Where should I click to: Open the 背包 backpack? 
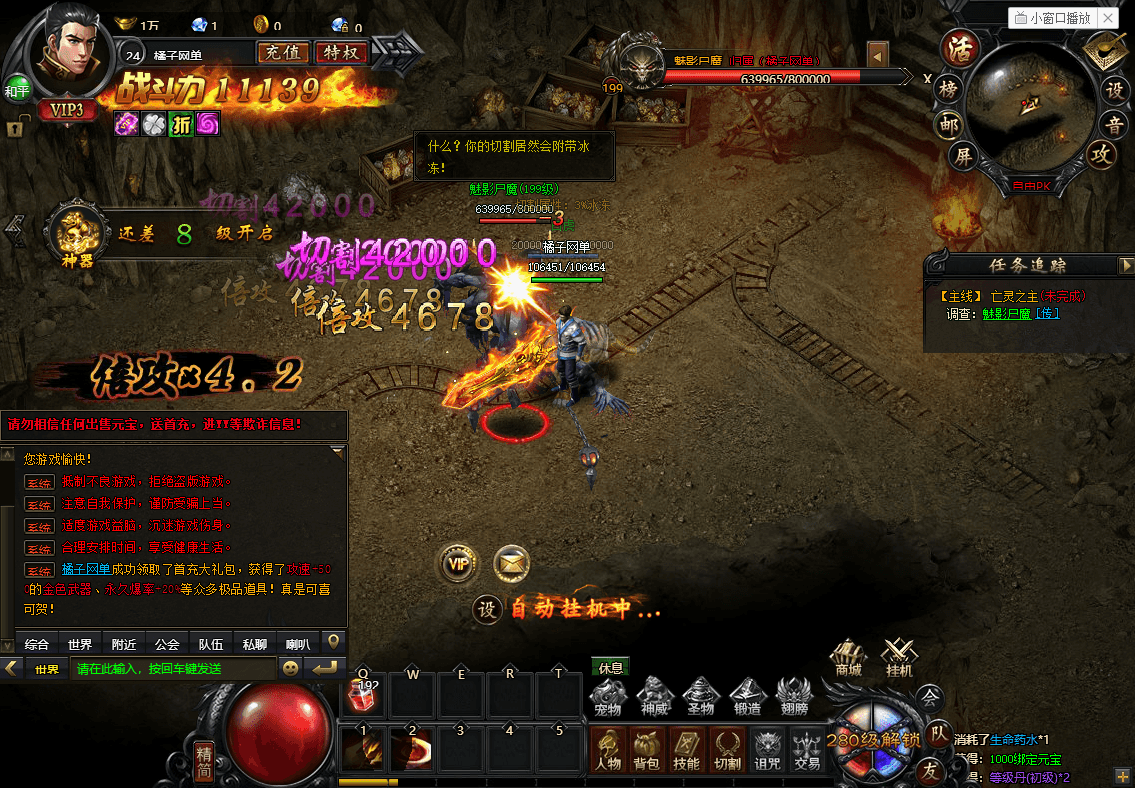pos(647,749)
